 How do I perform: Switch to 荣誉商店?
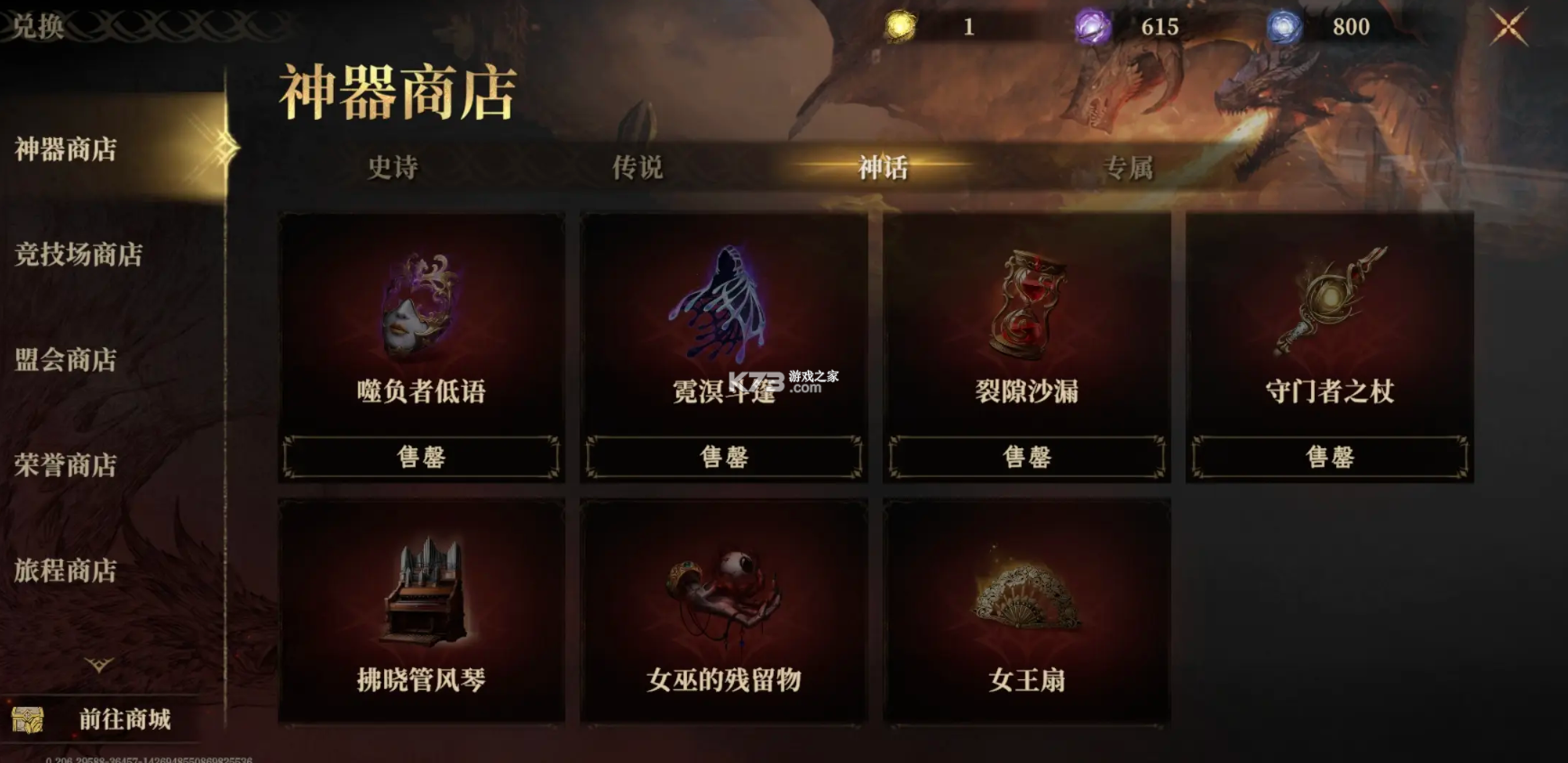click(65, 466)
